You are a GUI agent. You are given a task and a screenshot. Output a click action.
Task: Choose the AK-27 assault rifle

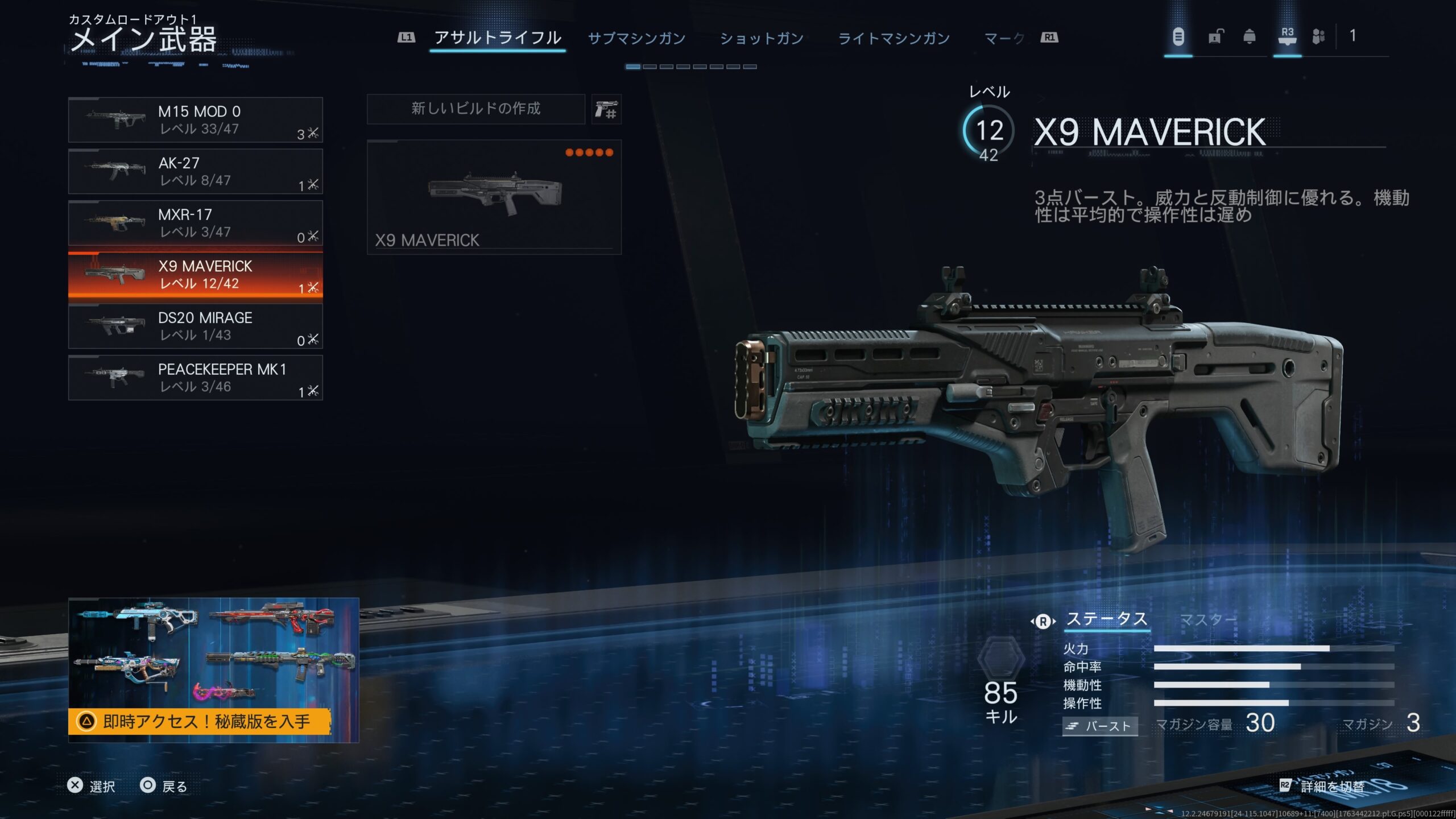click(x=195, y=172)
